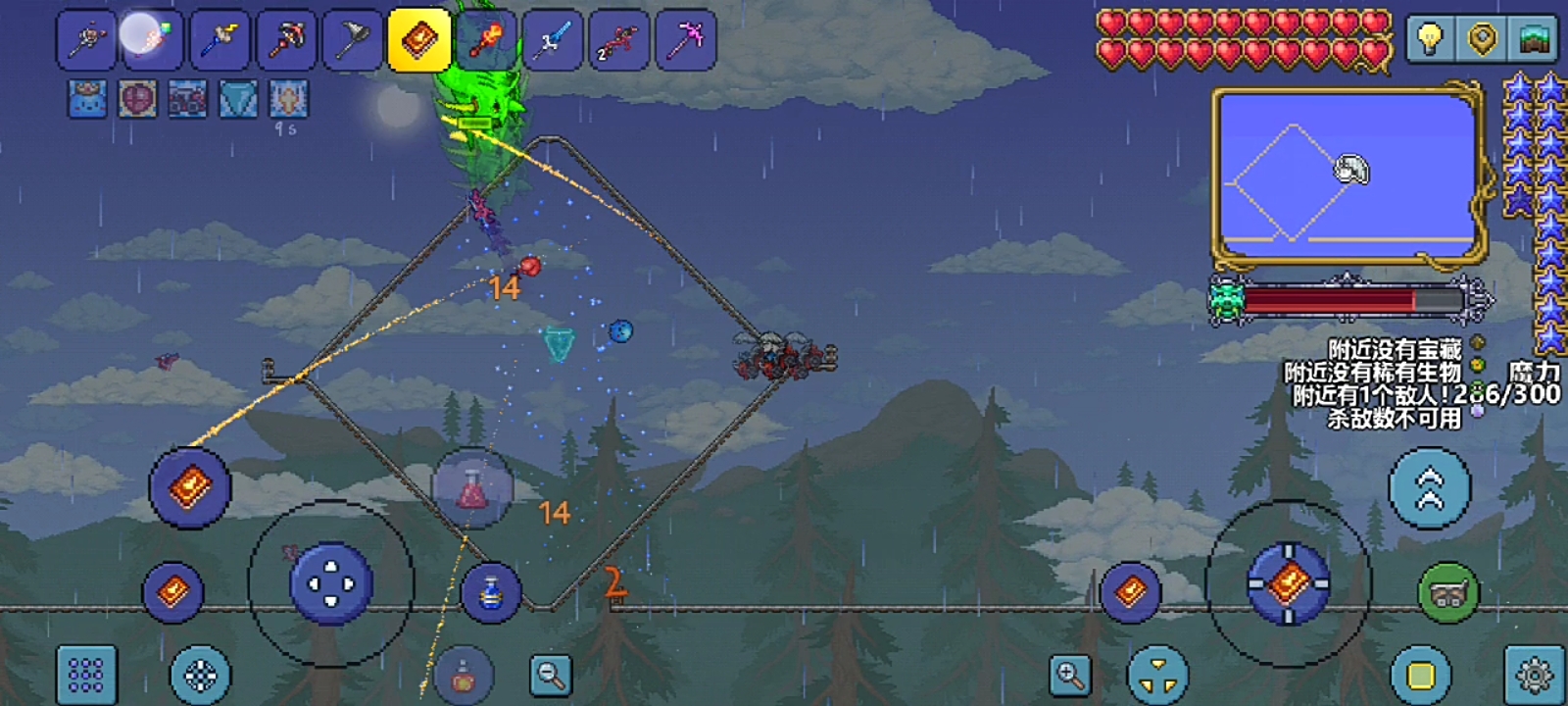Tap the yellow square button
This screenshot has width=1568, height=706.
point(1421,675)
